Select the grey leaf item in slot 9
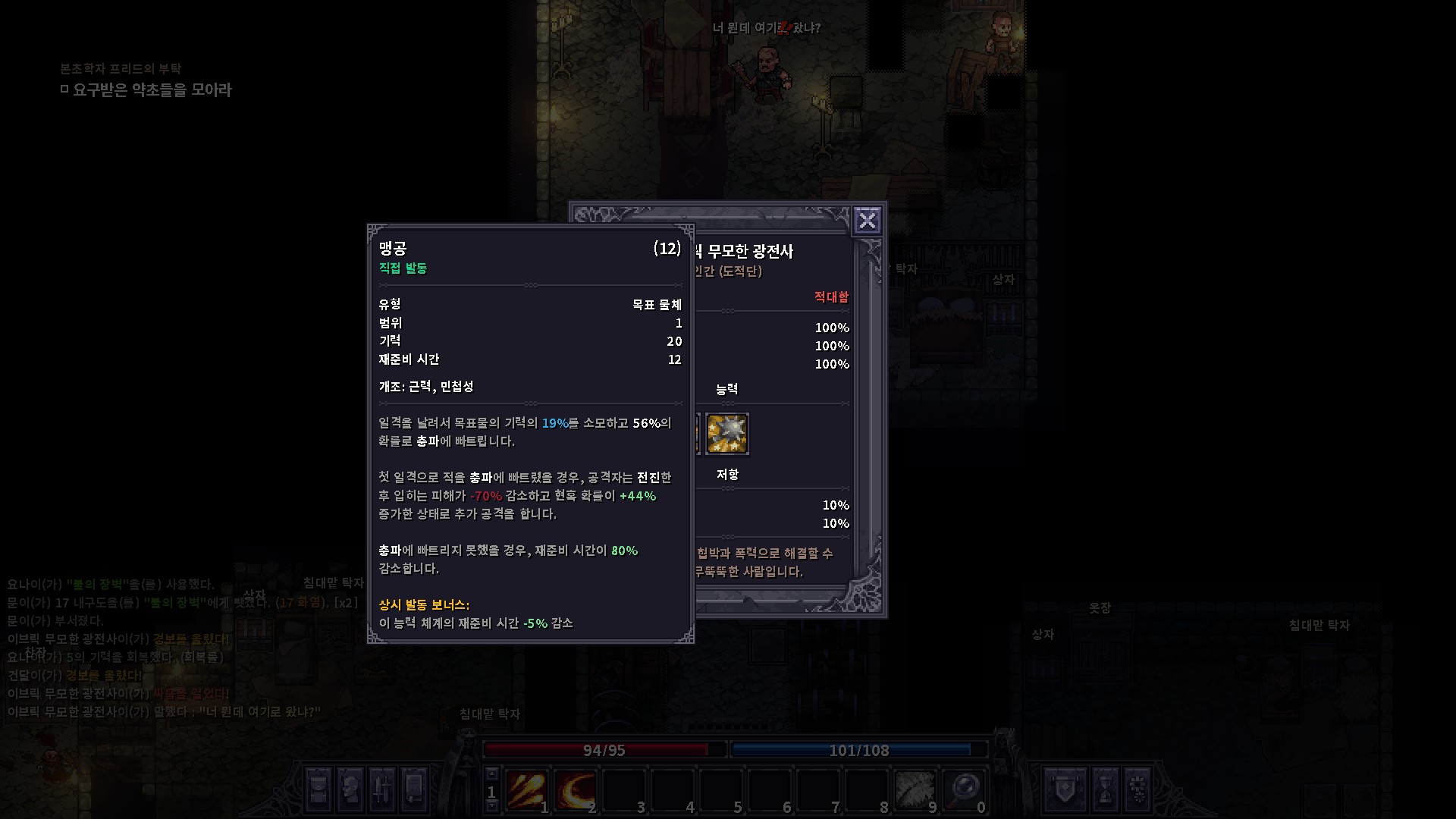 click(915, 790)
